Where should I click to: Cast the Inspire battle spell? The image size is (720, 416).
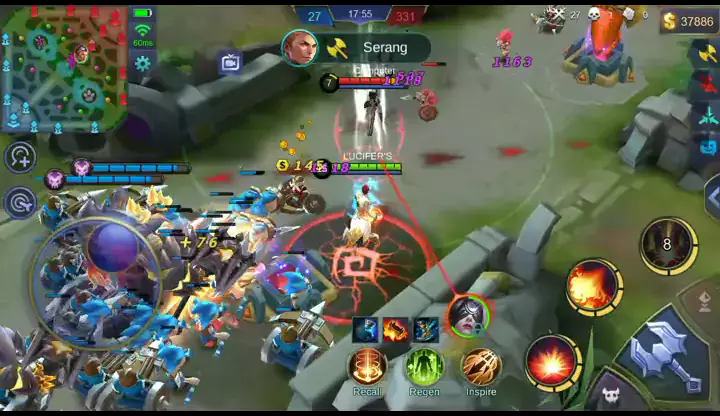click(481, 366)
